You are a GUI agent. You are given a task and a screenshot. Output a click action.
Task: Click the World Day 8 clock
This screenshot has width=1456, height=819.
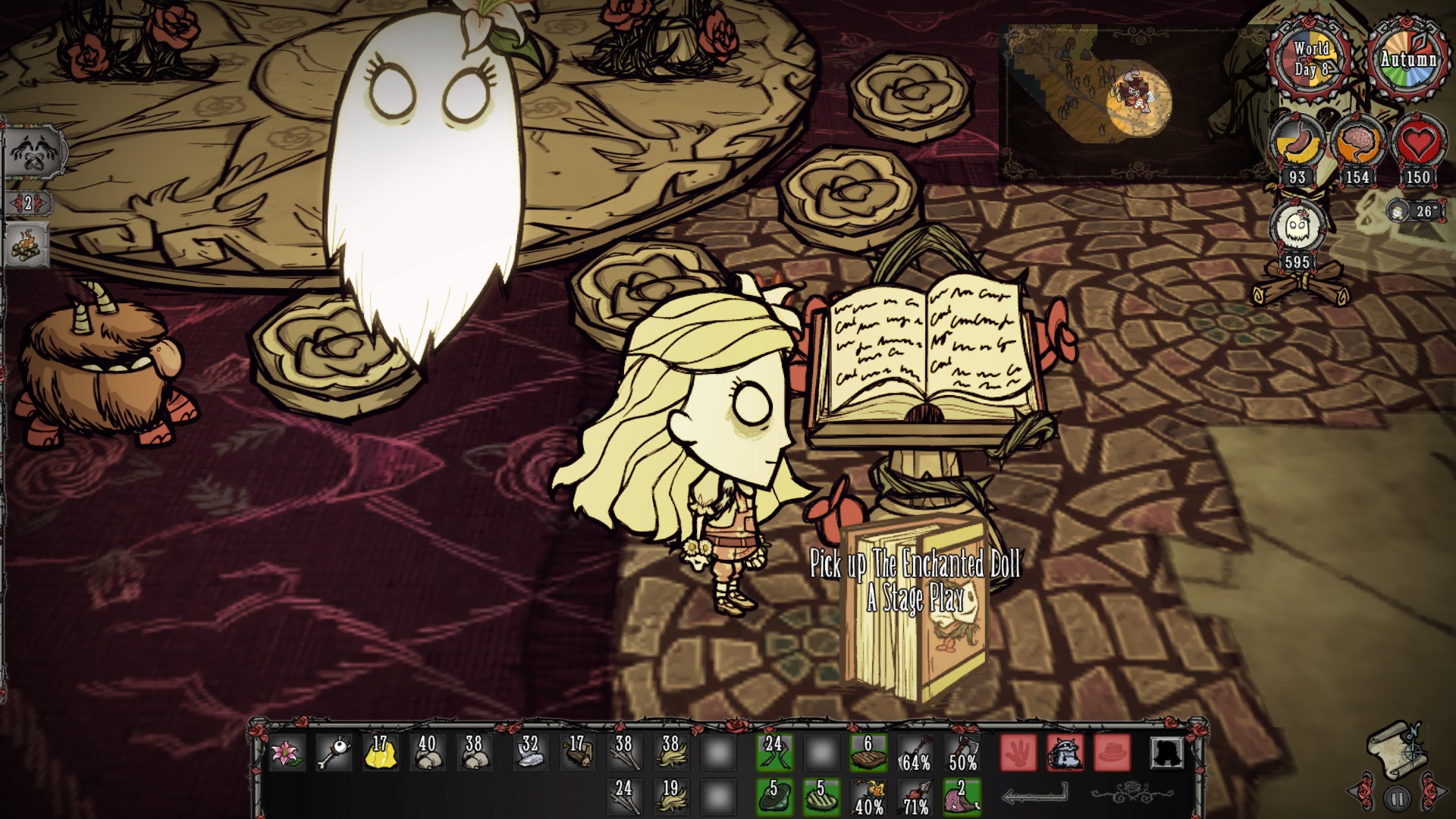[1308, 57]
